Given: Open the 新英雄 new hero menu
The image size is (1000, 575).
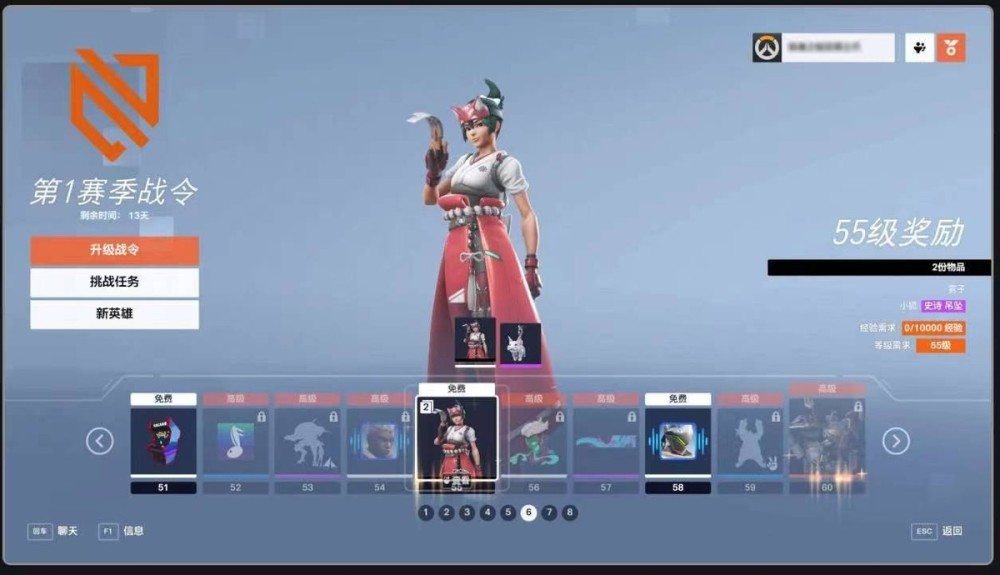Looking at the screenshot, I should tap(114, 314).
